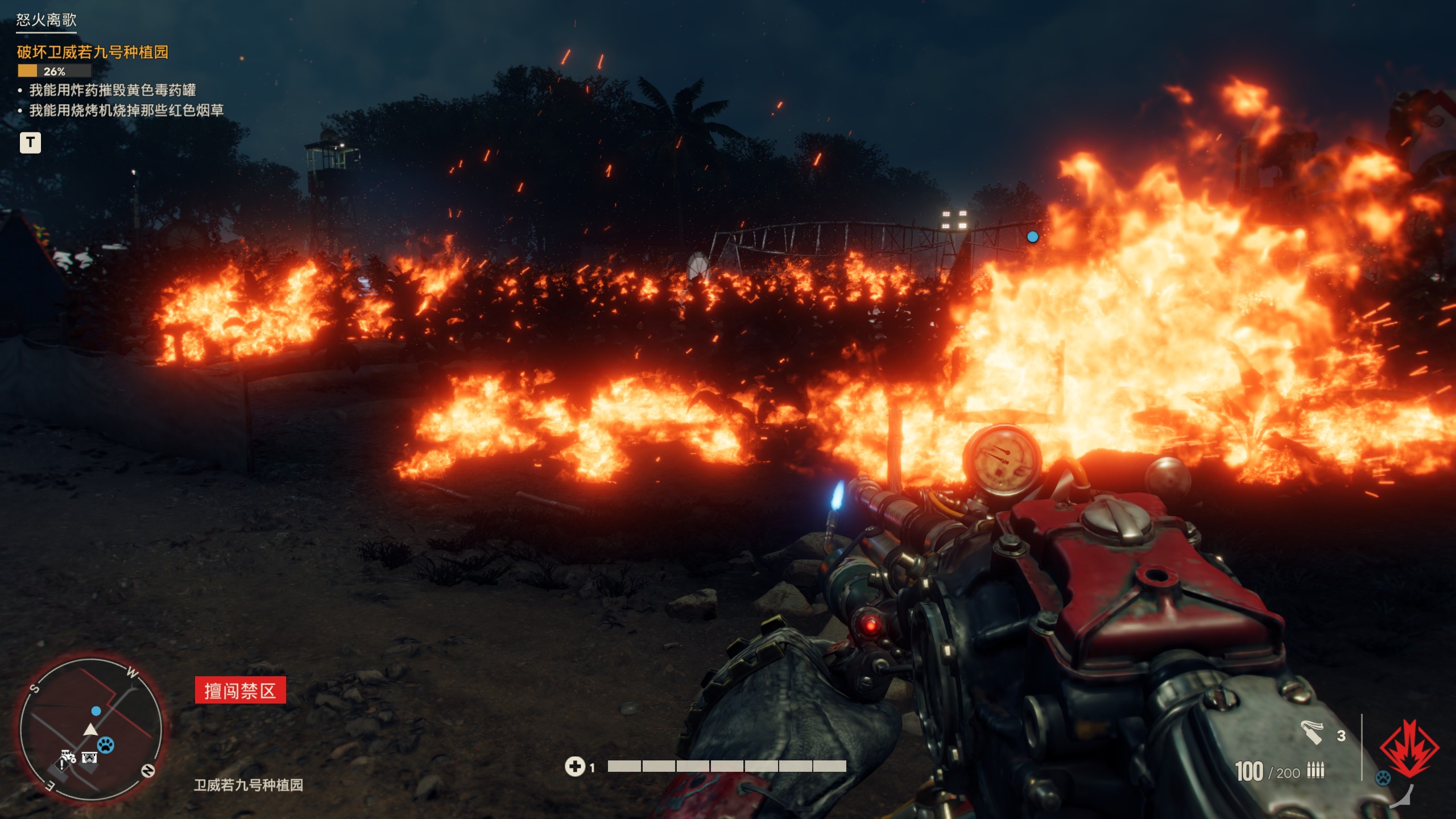Click the exclamation marker on the minimap edge
1456x819 pixels.
tap(61, 767)
